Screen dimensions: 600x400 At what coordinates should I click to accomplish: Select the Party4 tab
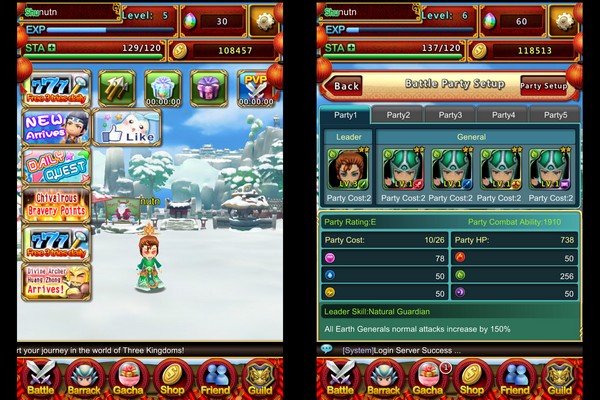[x=503, y=115]
